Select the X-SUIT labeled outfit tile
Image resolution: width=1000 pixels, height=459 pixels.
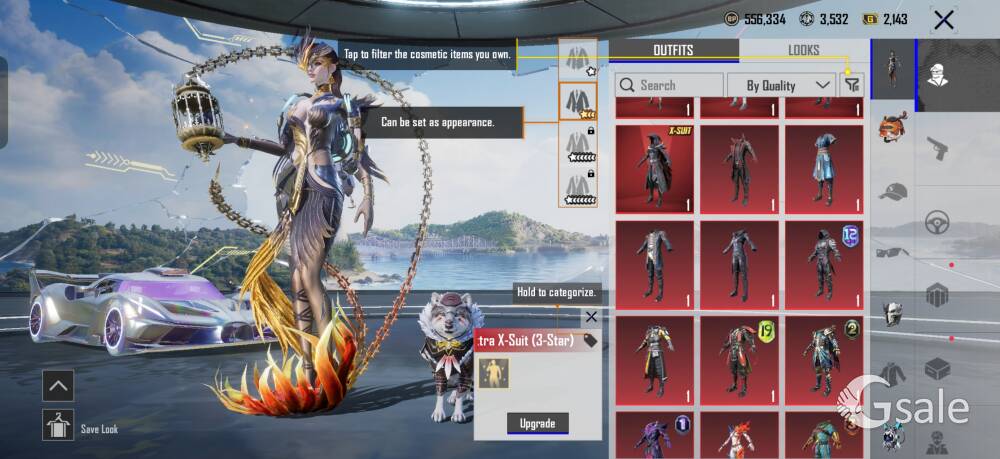654,168
